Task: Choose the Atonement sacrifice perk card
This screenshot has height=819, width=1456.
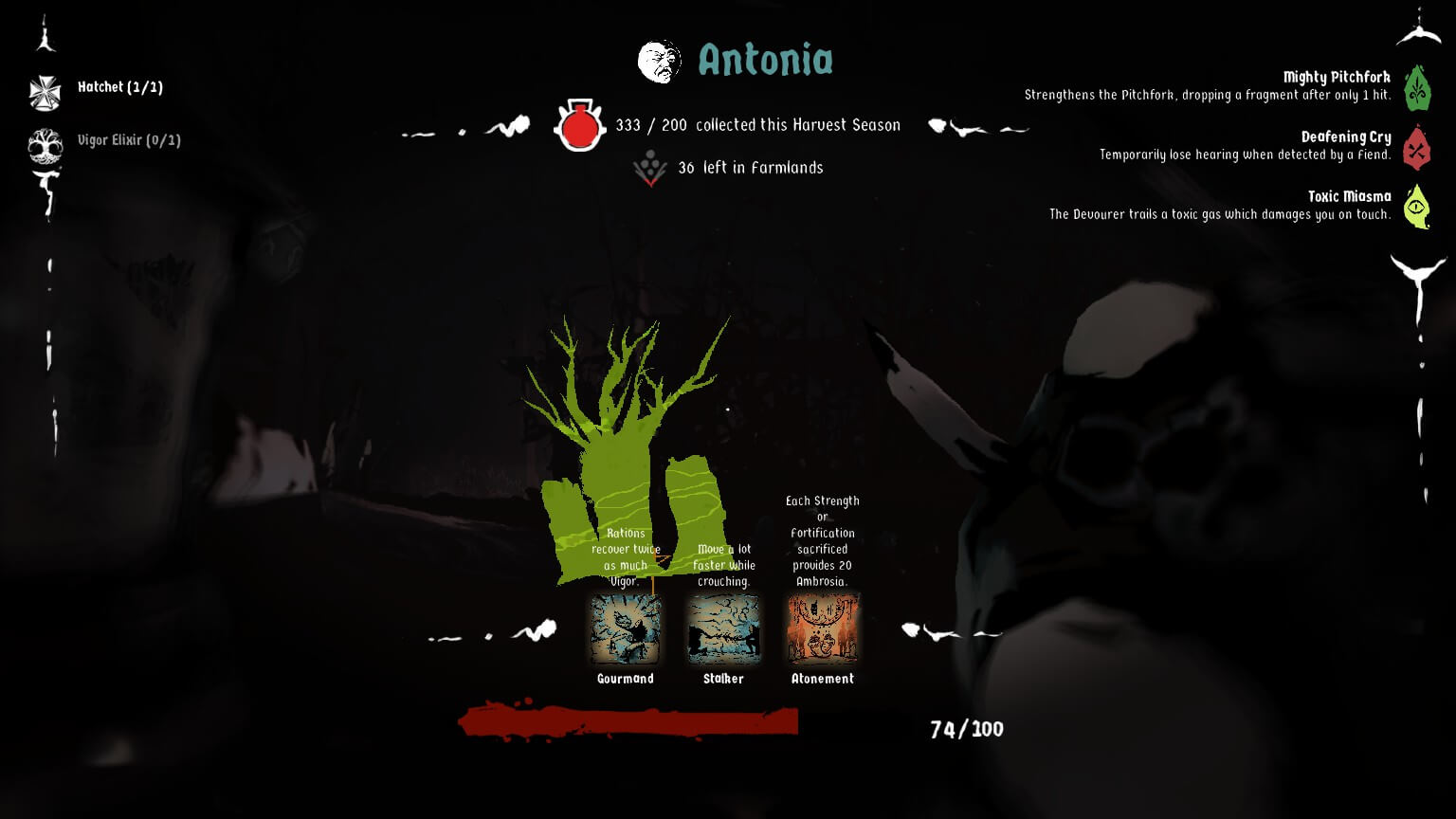Action: tap(822, 628)
